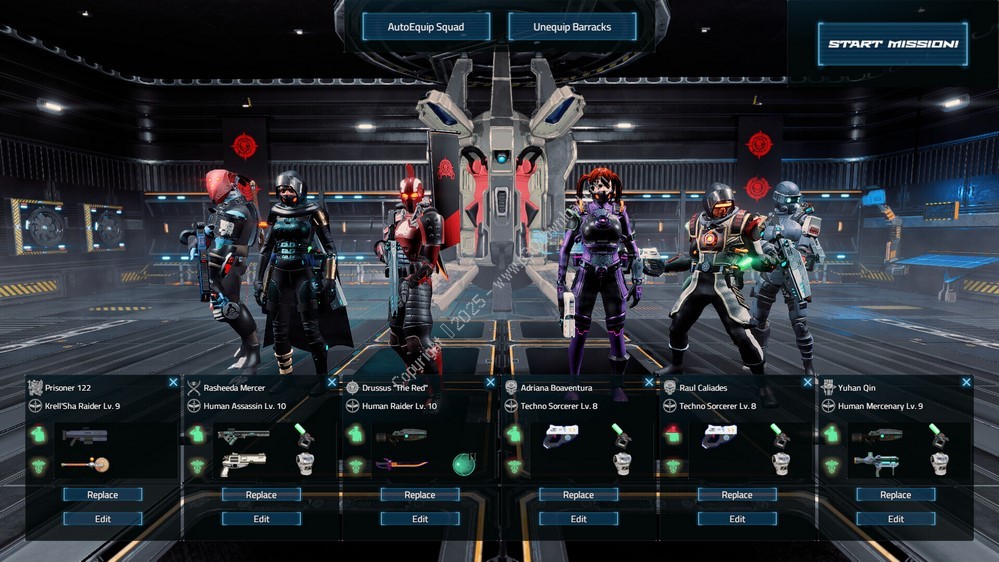Start the mission
The width and height of the screenshot is (999, 562).
[x=892, y=45]
